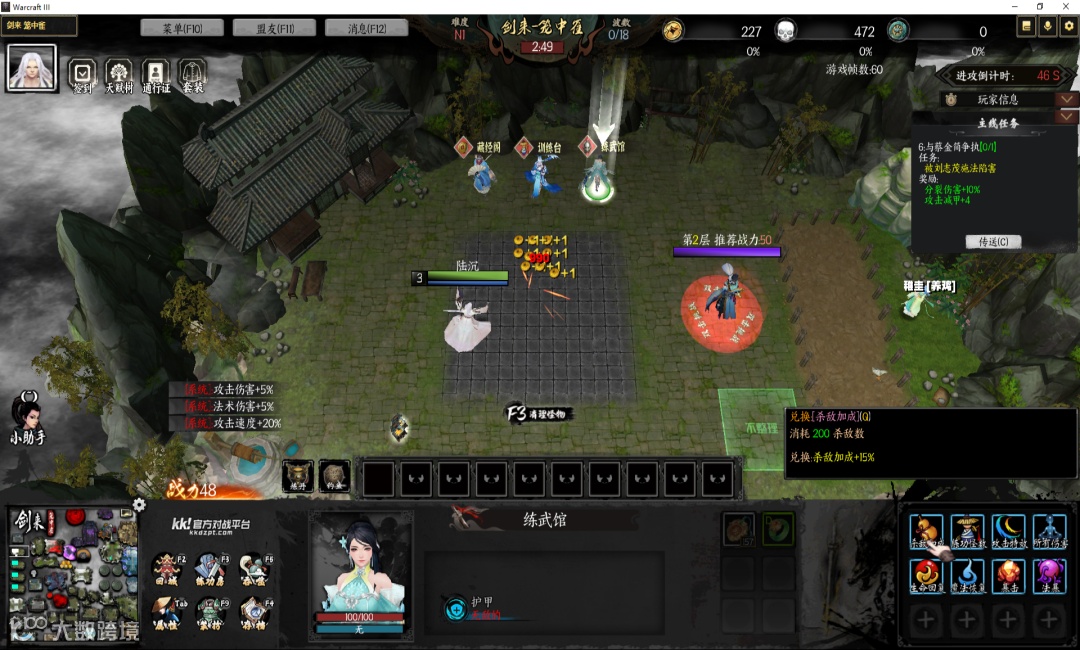The image size is (1080, 650).
Task: Choose the 暴击 critical strike skill
Action: (x=1008, y=574)
